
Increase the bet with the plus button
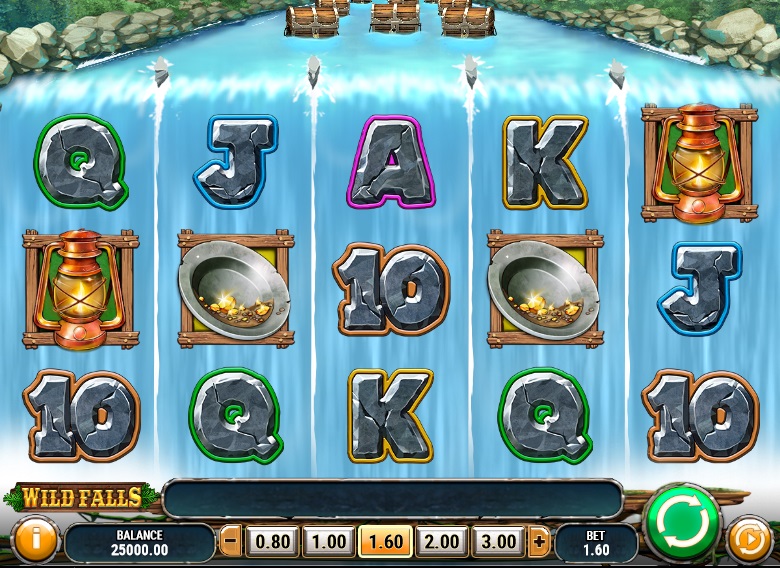pos(540,542)
